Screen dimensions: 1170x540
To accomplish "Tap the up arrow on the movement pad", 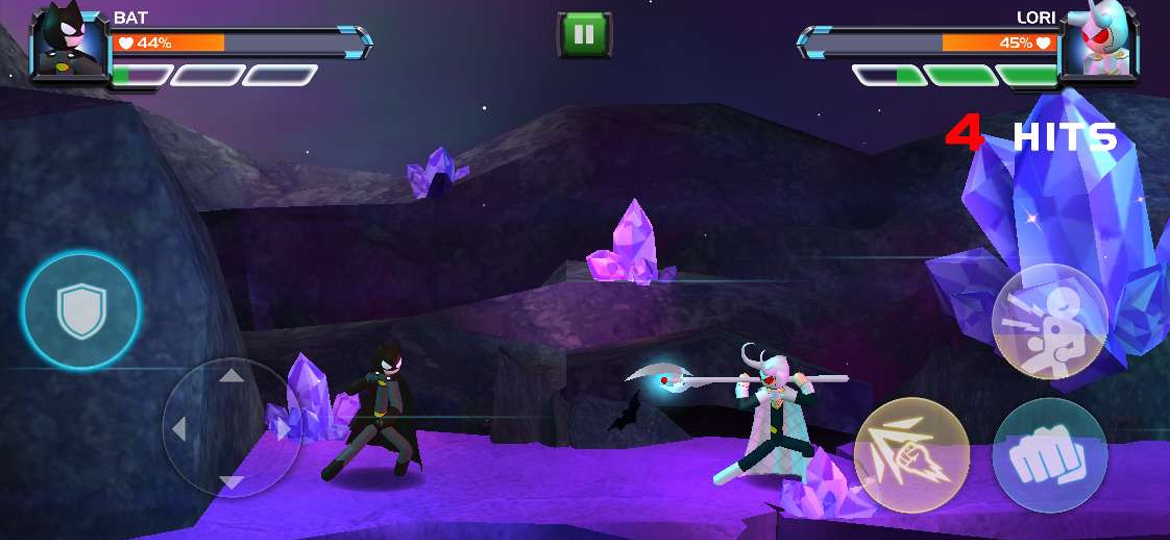I will click(231, 377).
